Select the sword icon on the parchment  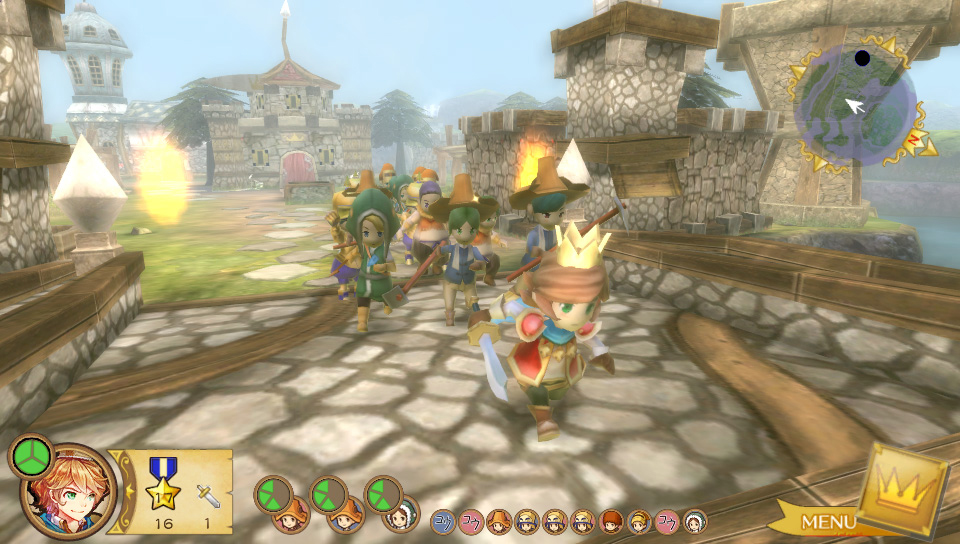tap(208, 494)
